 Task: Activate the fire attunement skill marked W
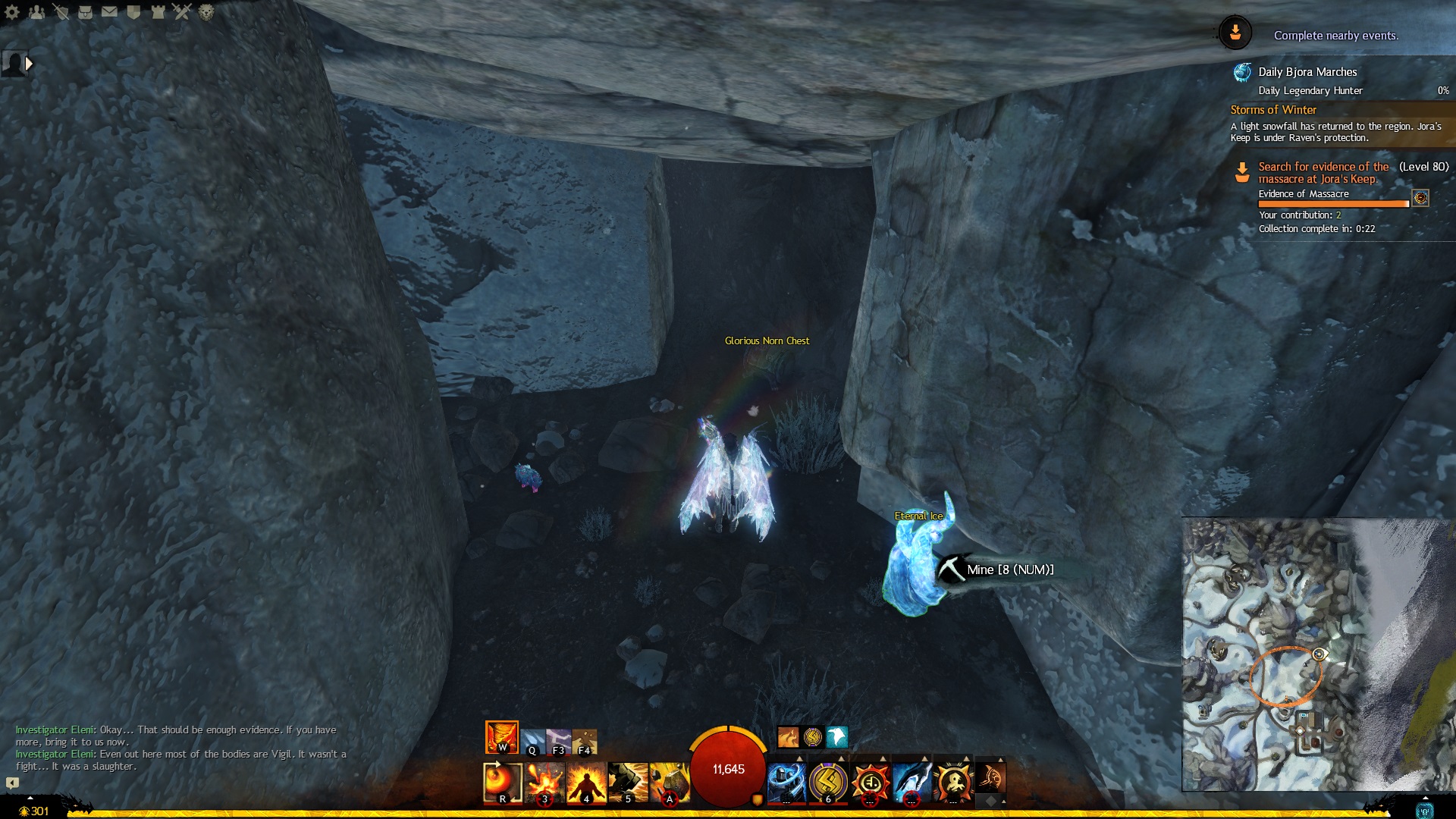501,737
